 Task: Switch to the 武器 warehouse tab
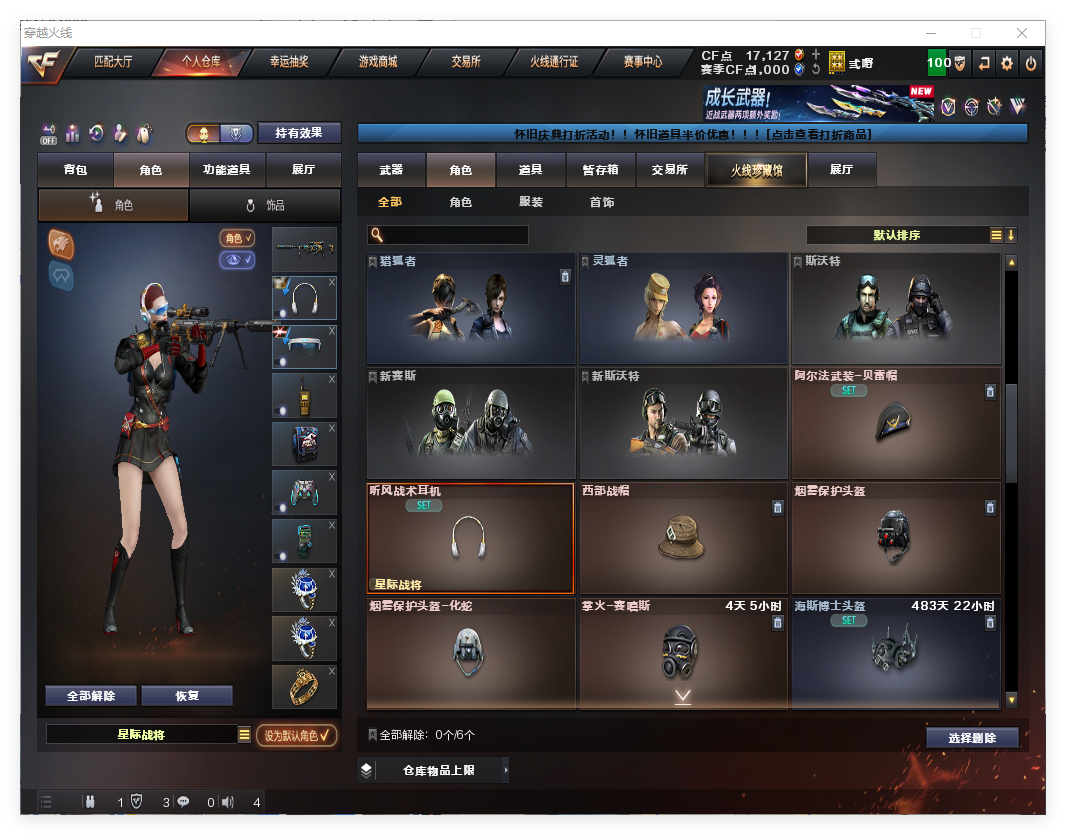point(391,170)
